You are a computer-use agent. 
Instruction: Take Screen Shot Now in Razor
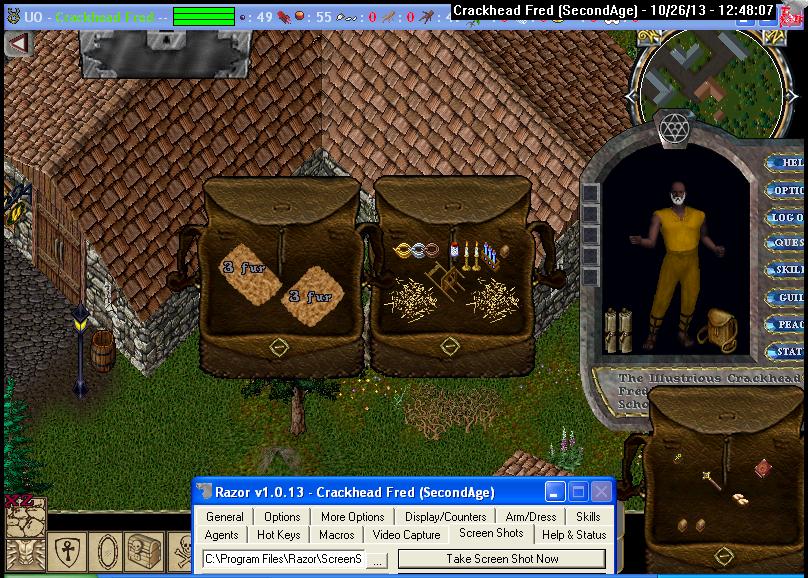(x=502, y=559)
